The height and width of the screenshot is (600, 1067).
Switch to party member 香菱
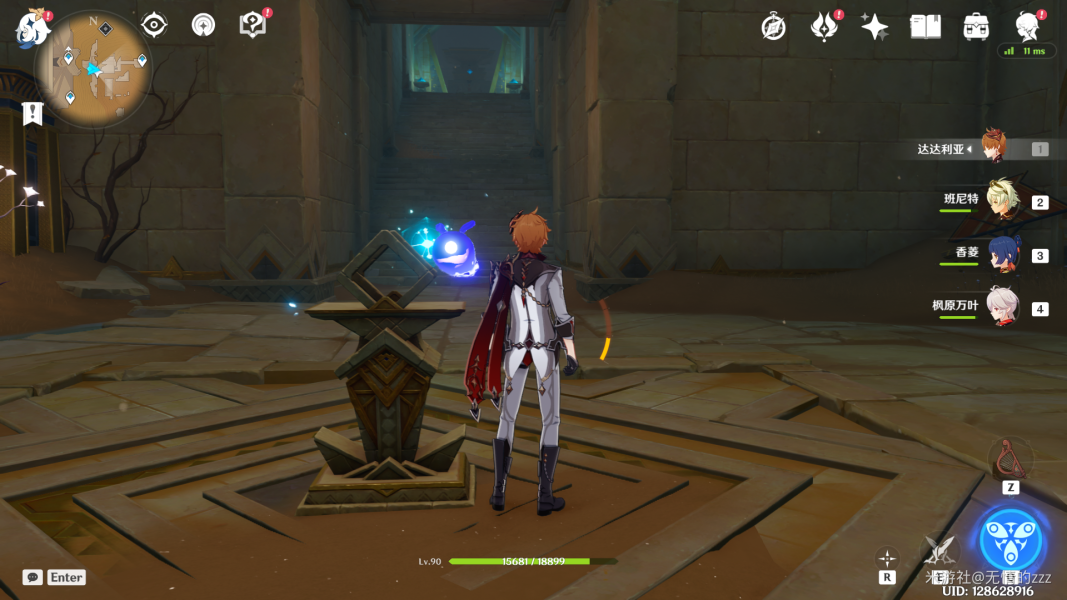click(x=1002, y=254)
